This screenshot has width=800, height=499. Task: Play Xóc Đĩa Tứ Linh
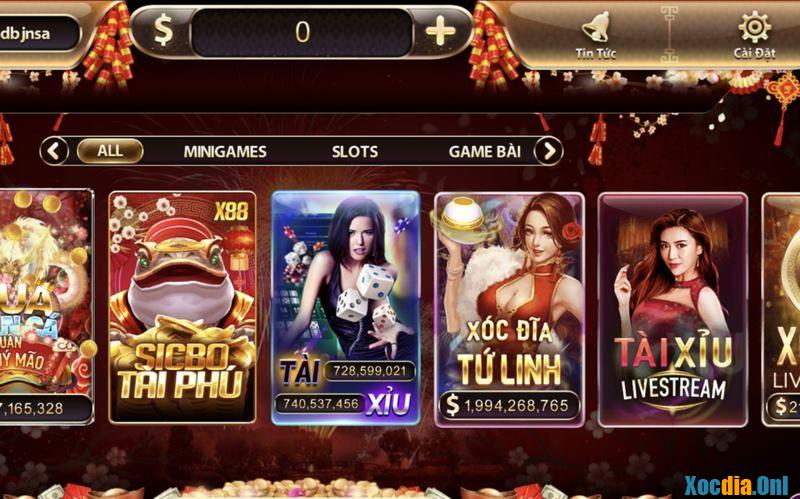point(509,305)
